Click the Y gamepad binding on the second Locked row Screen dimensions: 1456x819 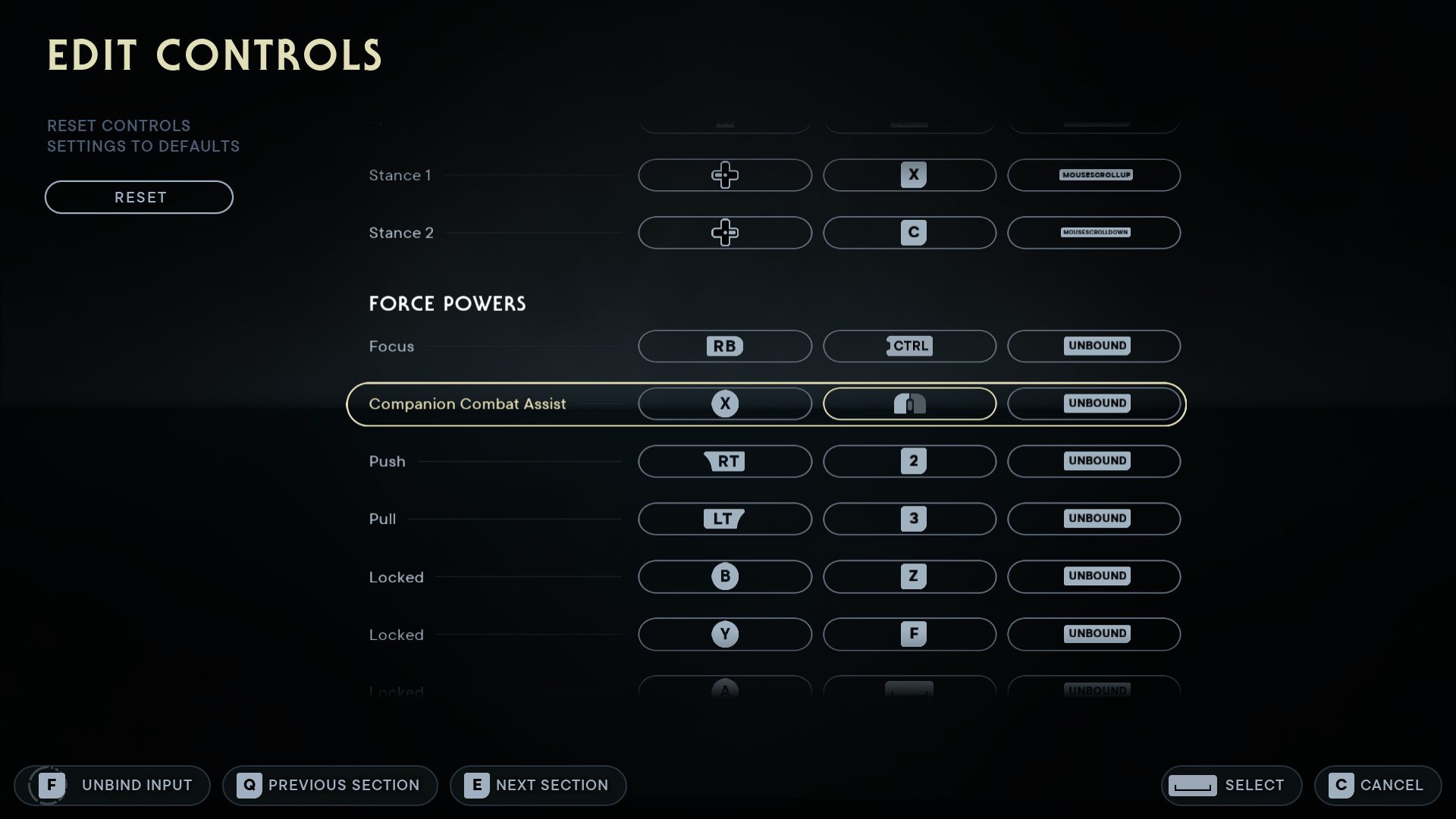coord(724,634)
